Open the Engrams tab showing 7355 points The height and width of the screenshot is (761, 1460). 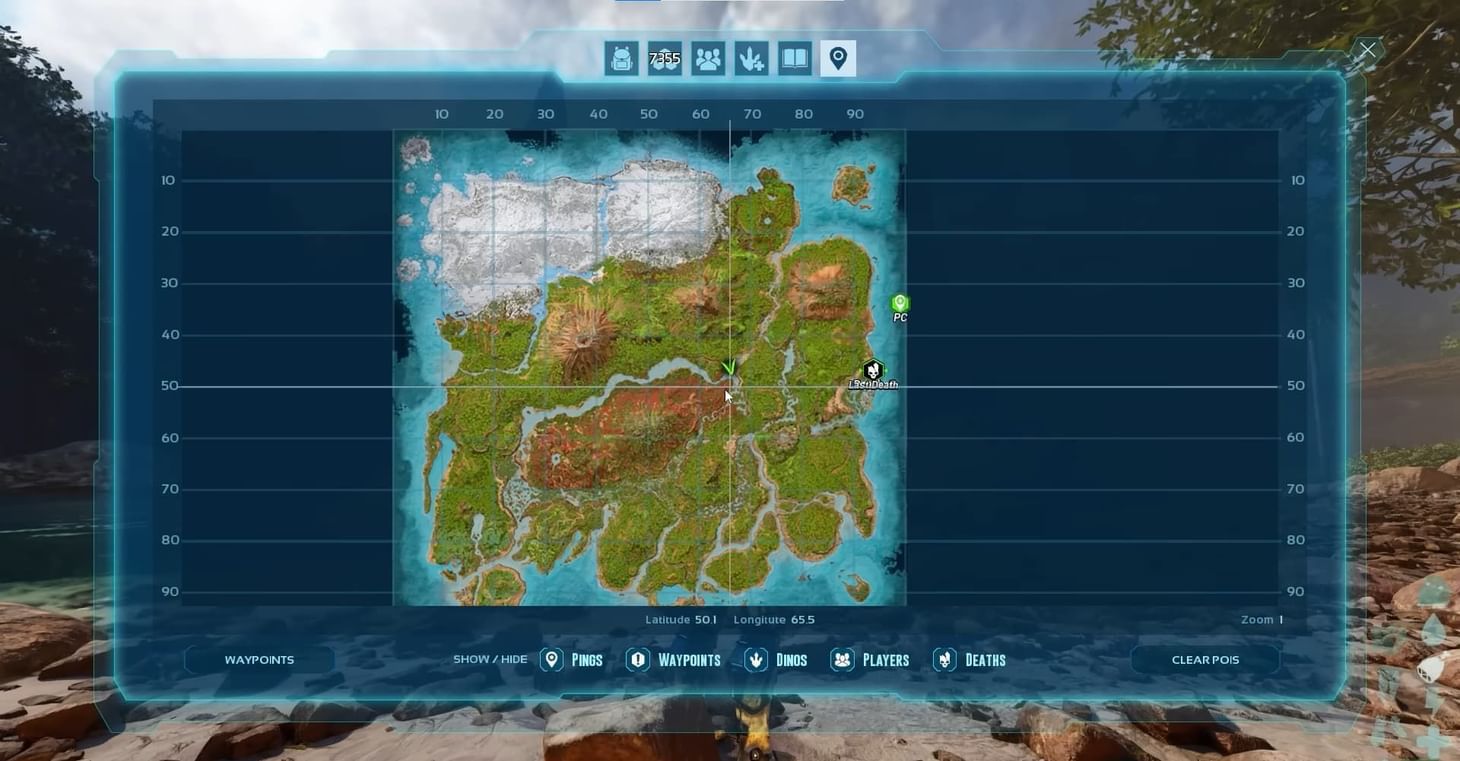click(665, 58)
